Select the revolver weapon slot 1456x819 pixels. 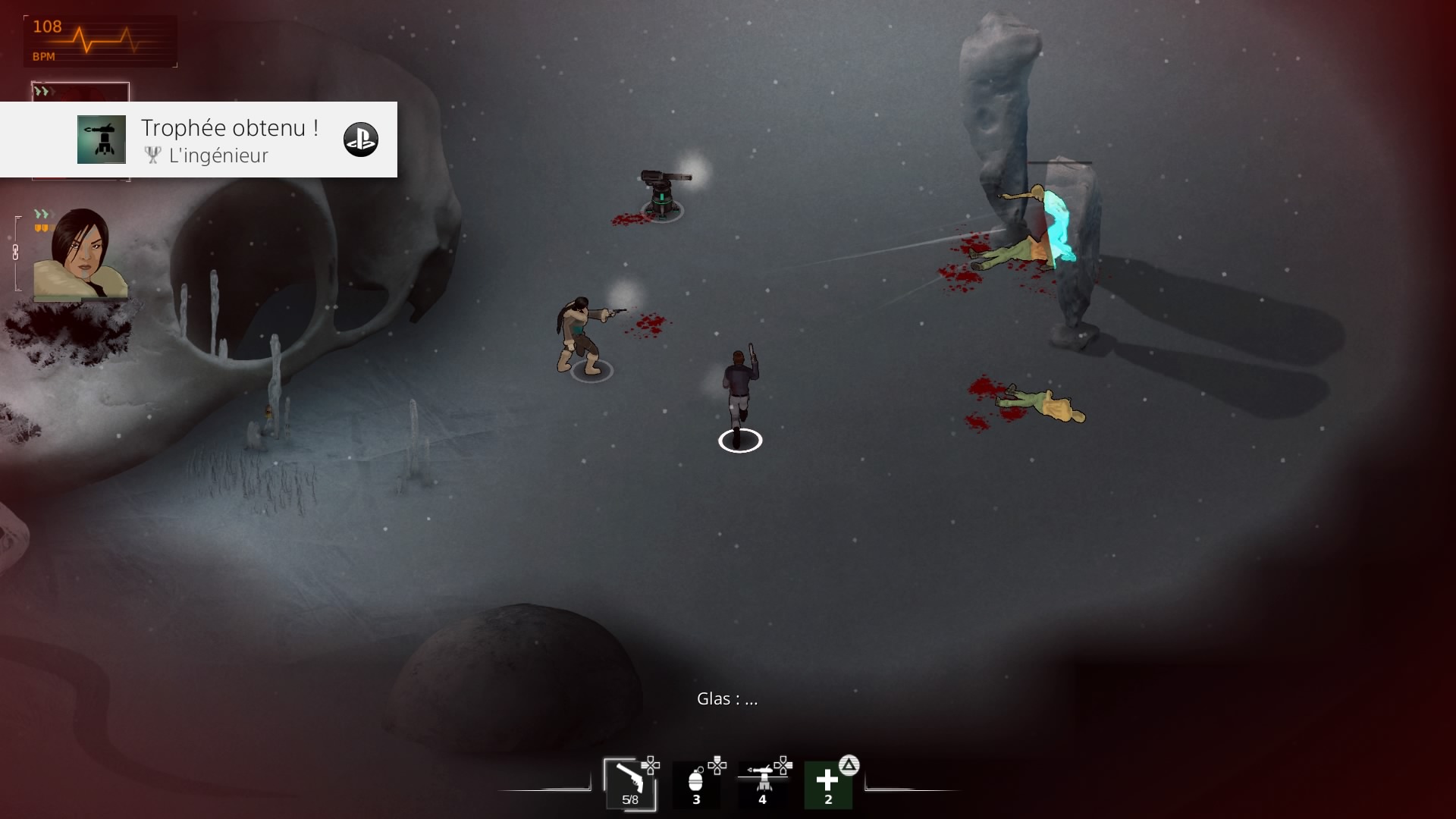[629, 783]
